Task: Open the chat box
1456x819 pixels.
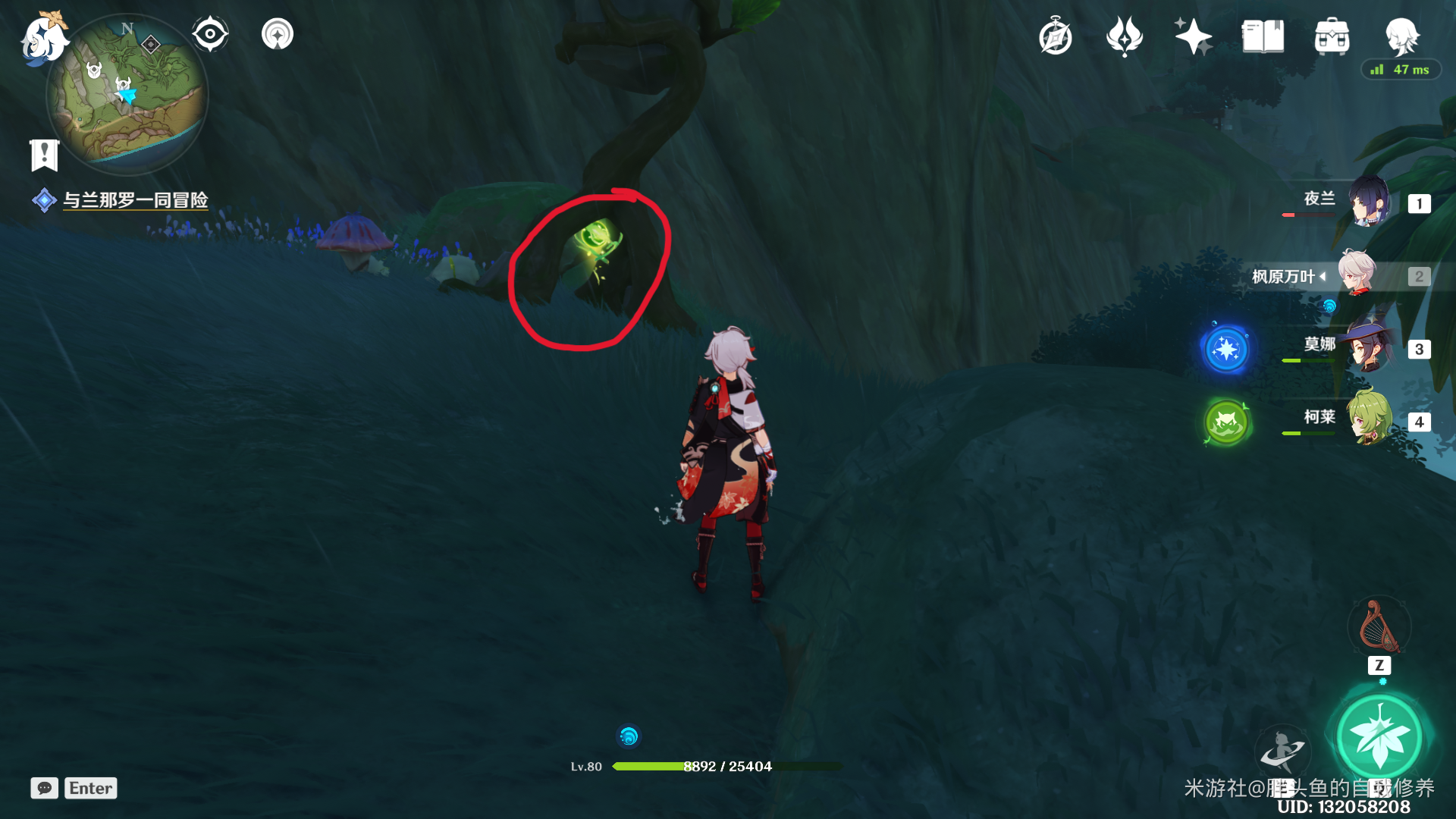Action: [45, 788]
